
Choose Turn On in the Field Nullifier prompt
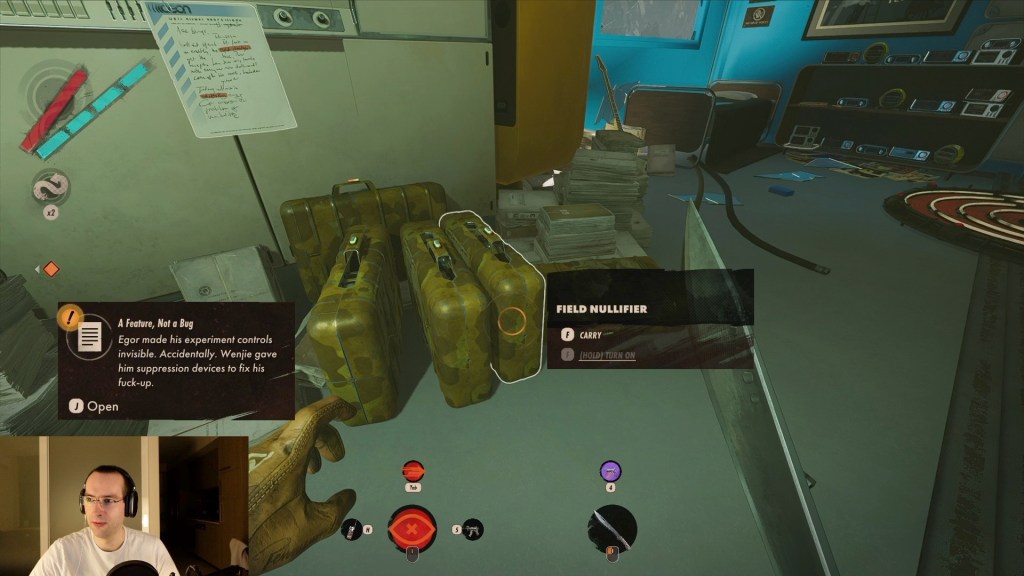pyautogui.click(x=606, y=355)
